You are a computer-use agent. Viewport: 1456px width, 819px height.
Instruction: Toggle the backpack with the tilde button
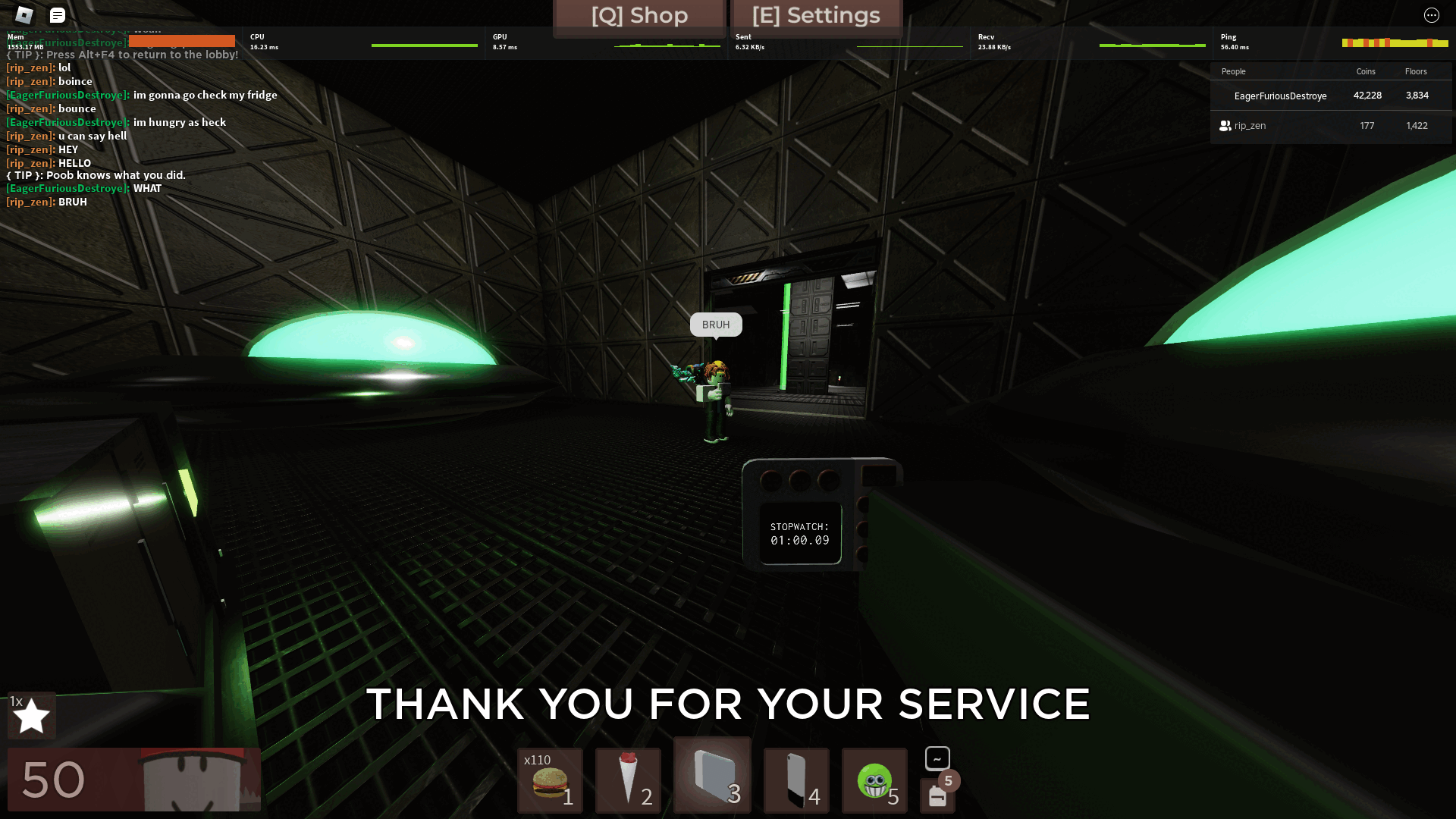[937, 757]
